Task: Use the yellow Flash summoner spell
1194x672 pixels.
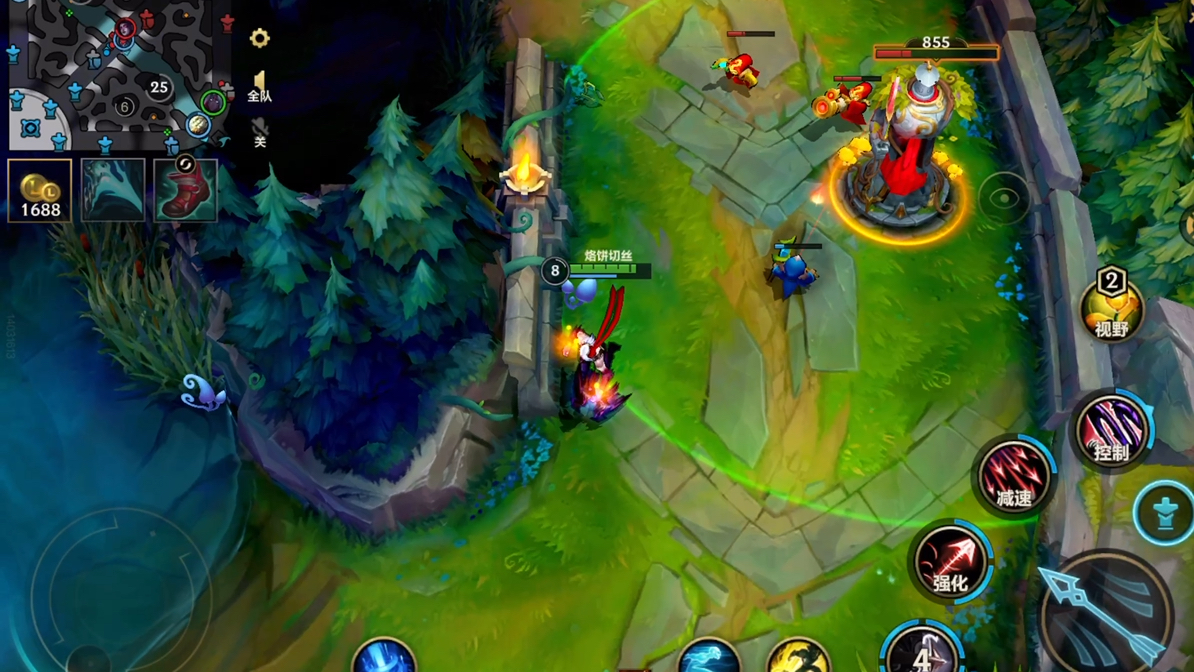Action: (798, 656)
